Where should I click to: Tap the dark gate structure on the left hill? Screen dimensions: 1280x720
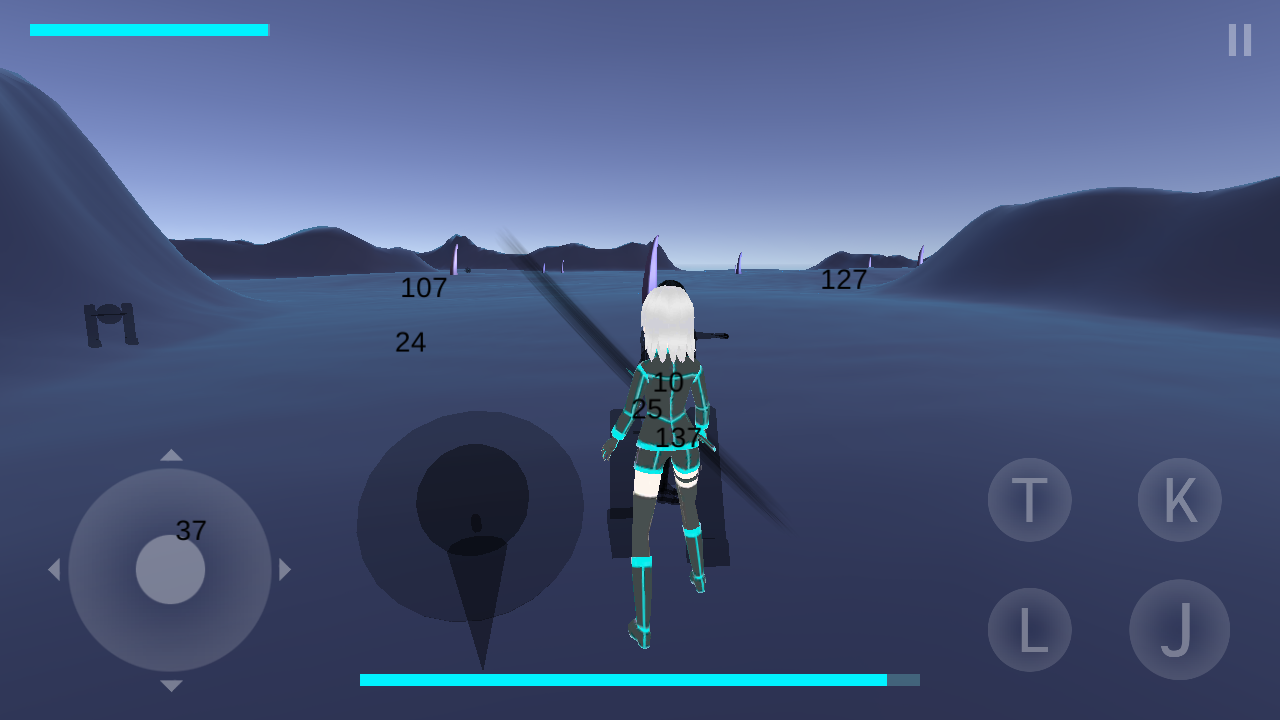pos(112,322)
